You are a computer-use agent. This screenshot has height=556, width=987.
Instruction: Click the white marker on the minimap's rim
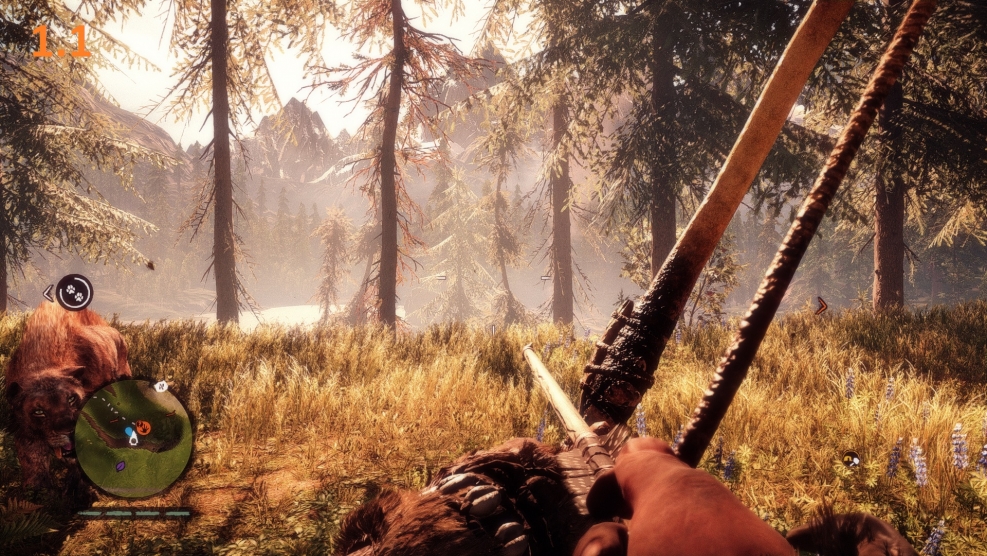coord(158,386)
